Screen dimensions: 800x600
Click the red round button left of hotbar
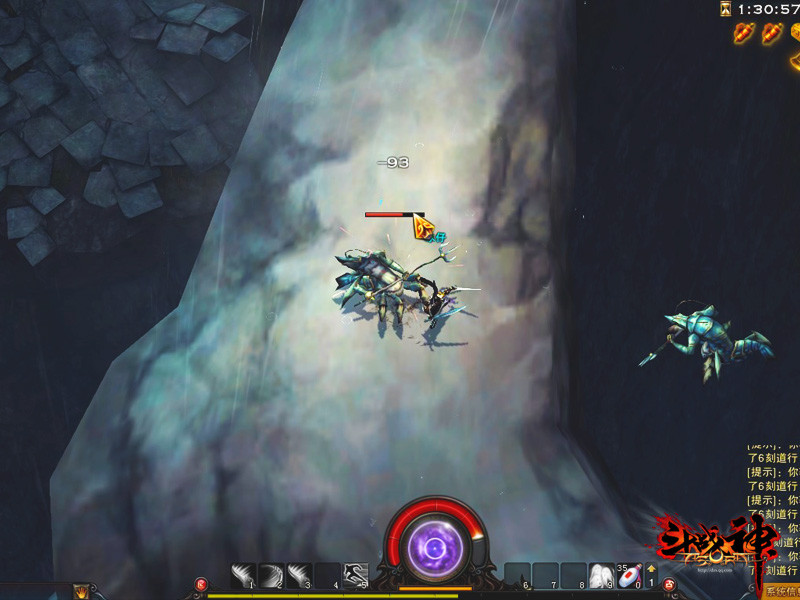[201, 583]
